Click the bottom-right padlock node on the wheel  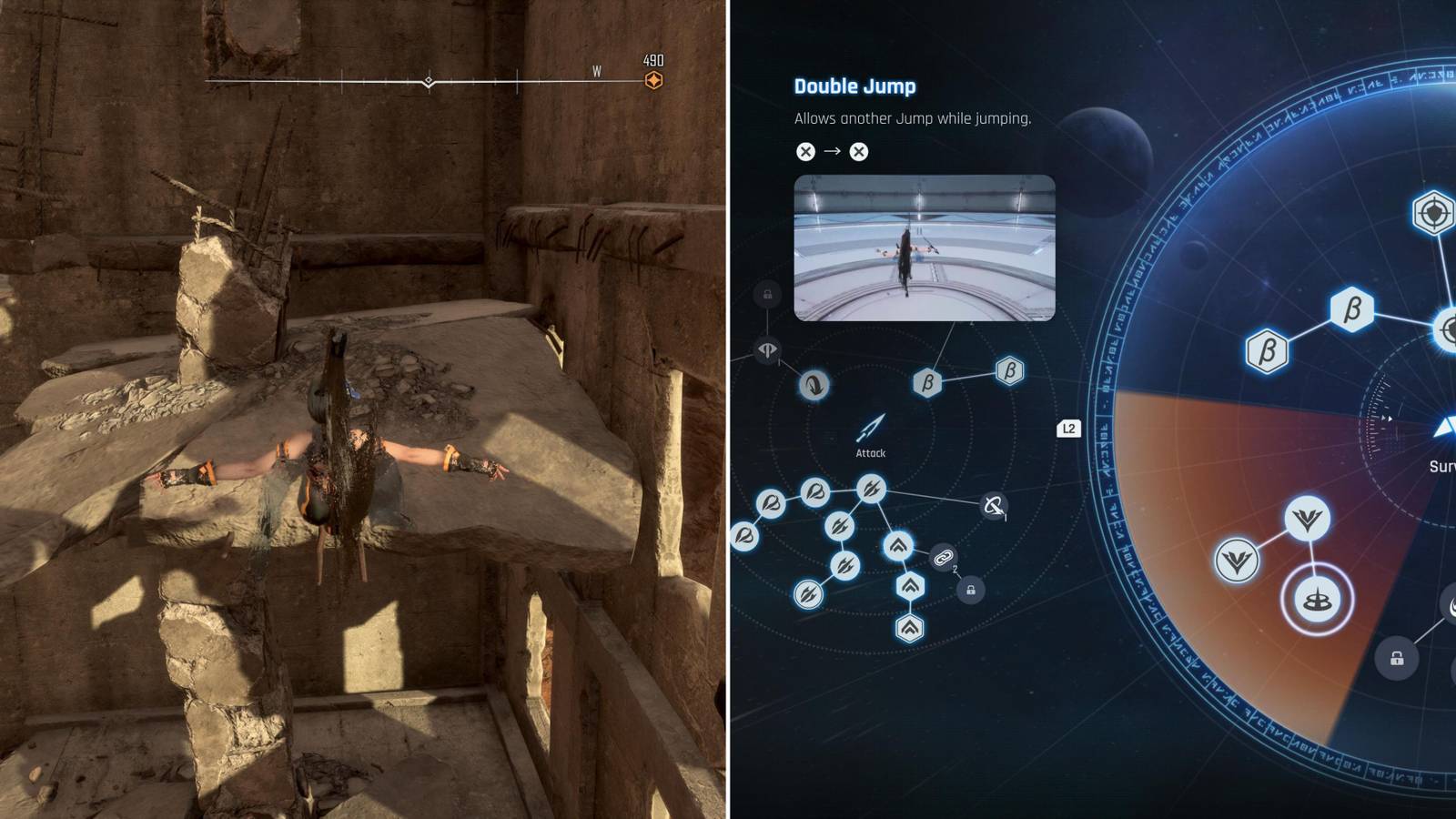pos(1397,658)
